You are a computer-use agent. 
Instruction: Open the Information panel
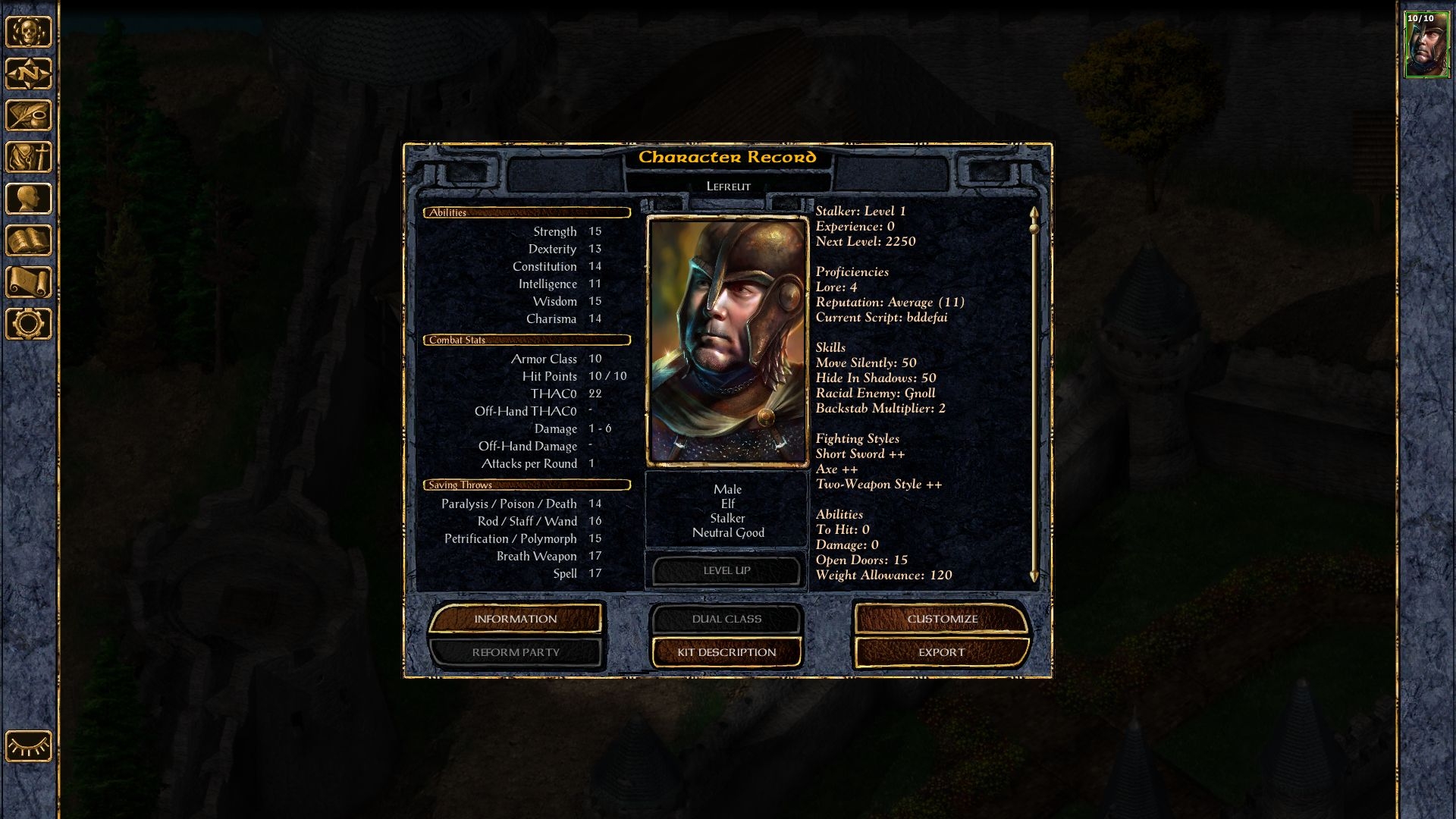tap(516, 619)
